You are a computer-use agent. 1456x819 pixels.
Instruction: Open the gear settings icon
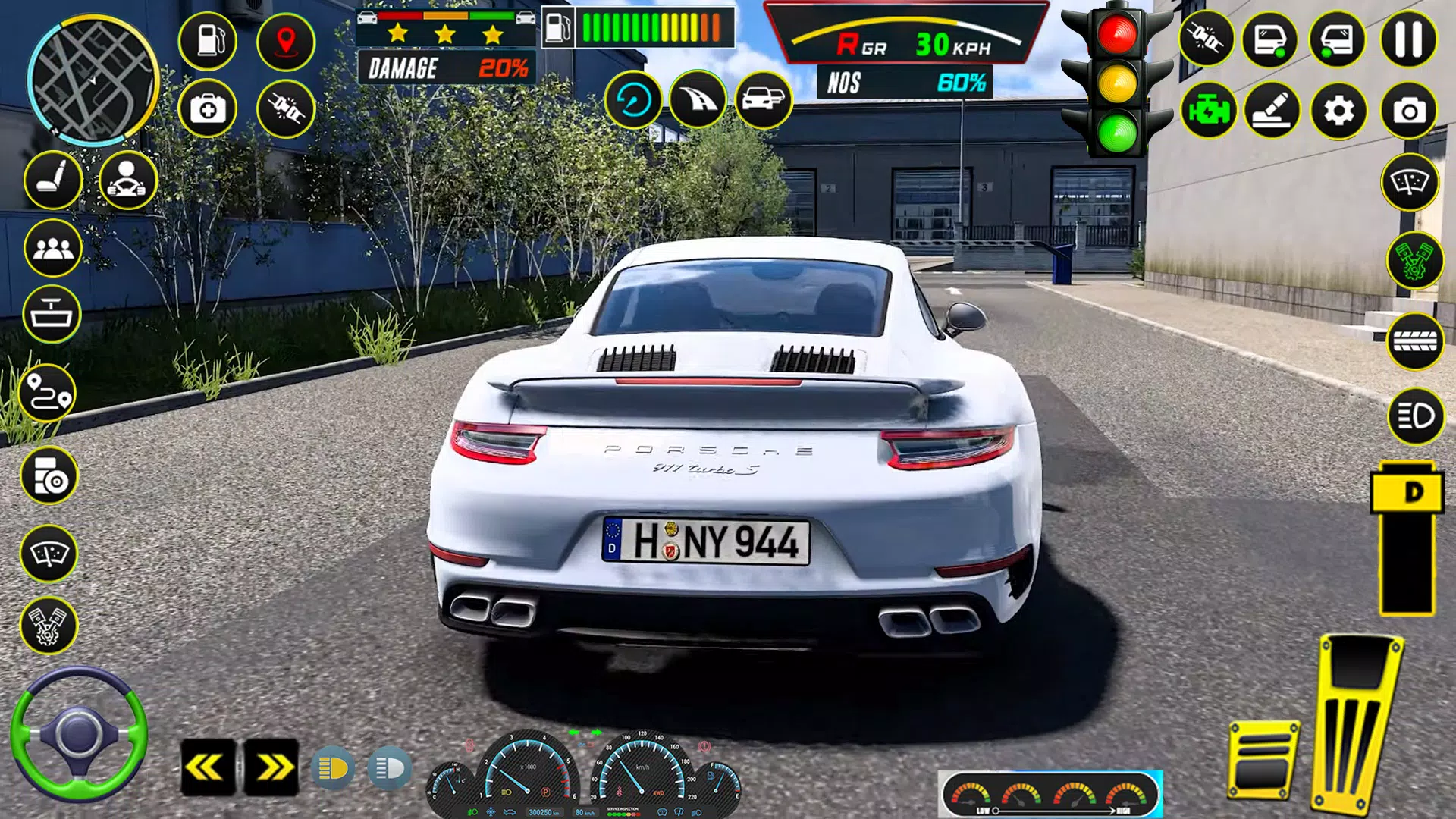coord(1338,111)
